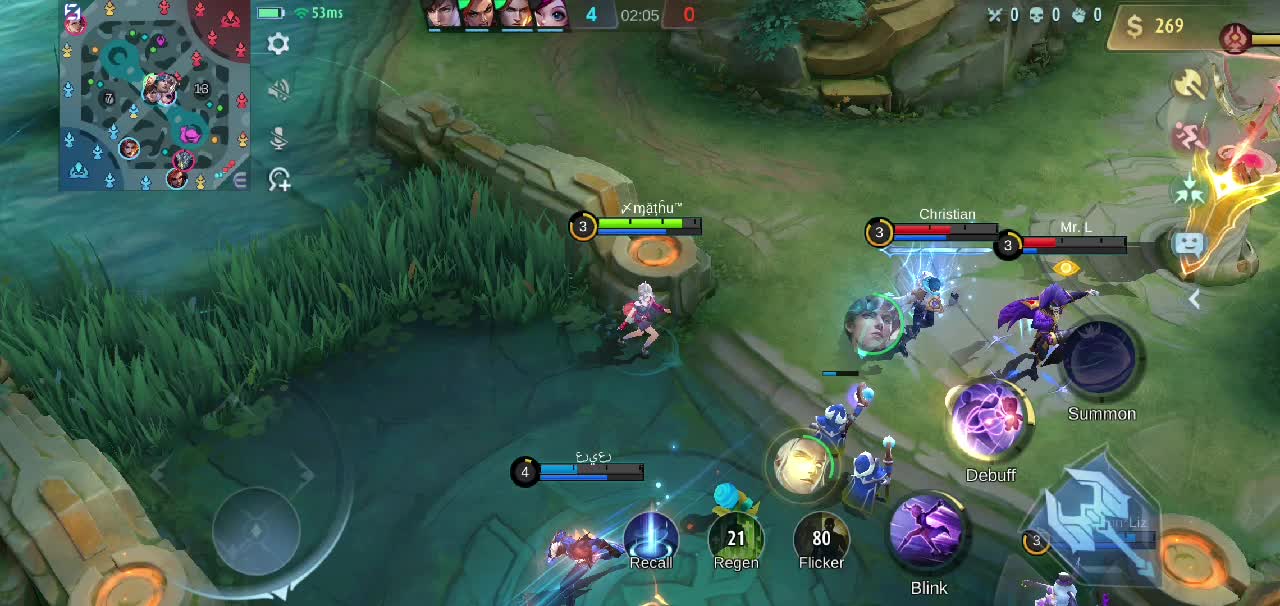Target the blond enemy hero portrait
Image resolution: width=1280 pixels, height=606 pixels.
point(798,465)
